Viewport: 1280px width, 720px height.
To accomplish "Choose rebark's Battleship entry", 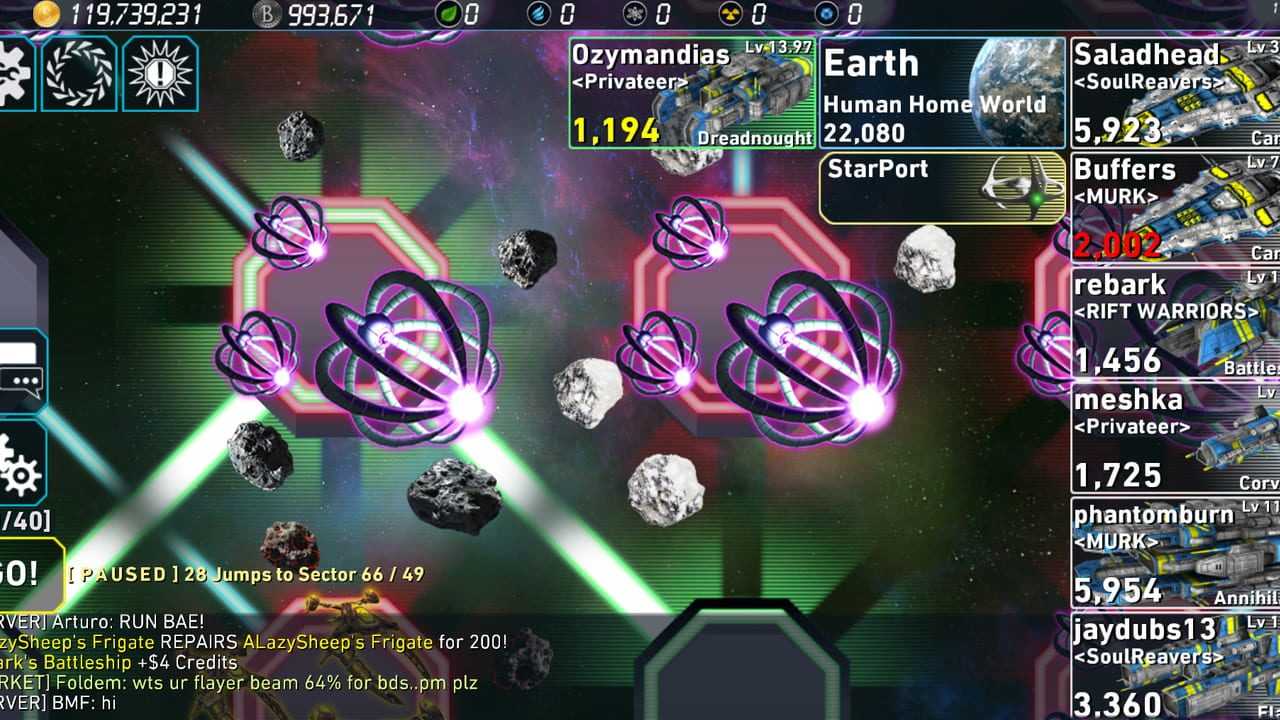I will pyautogui.click(x=1175, y=323).
